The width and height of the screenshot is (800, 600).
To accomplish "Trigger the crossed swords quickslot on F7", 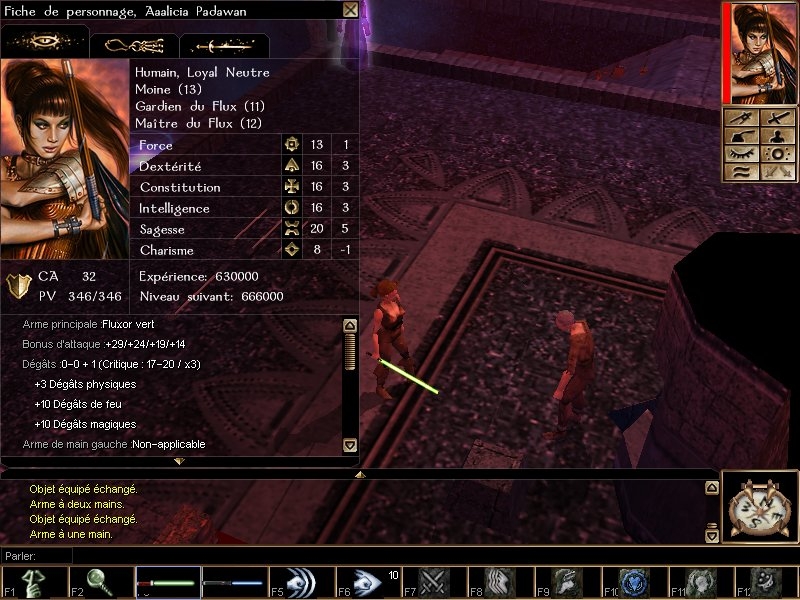I will click(434, 582).
